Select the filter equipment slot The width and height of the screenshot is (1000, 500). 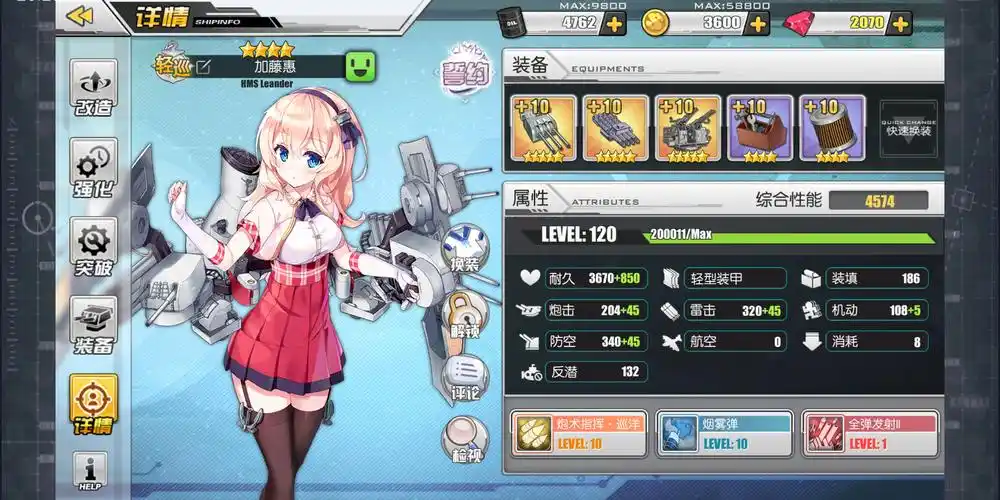pyautogui.click(x=832, y=128)
